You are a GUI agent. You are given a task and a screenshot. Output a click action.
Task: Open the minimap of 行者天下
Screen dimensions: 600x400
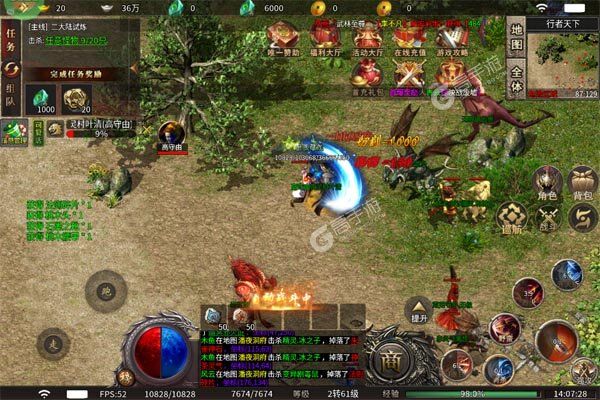pyautogui.click(x=563, y=60)
